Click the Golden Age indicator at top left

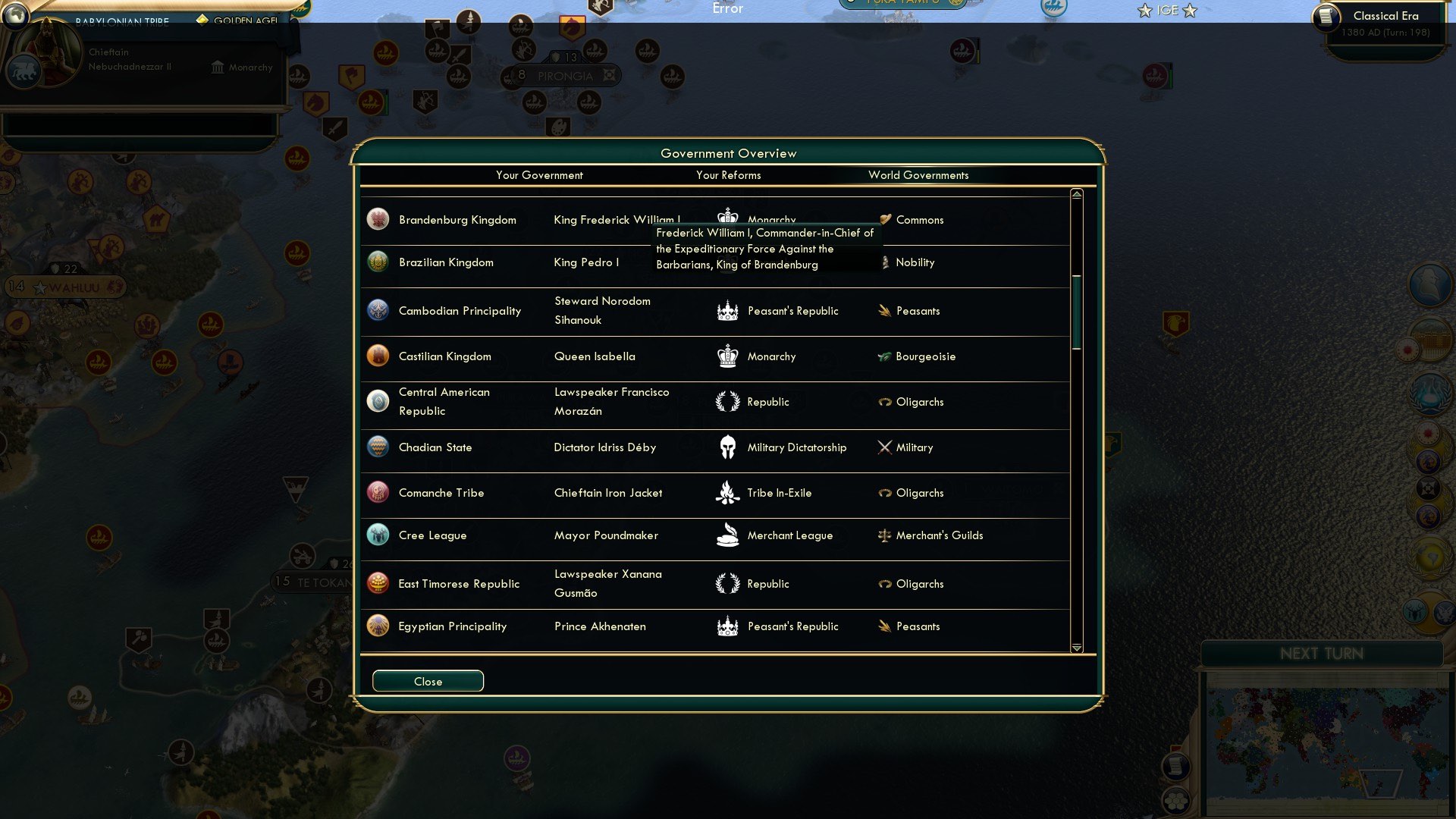(x=236, y=22)
